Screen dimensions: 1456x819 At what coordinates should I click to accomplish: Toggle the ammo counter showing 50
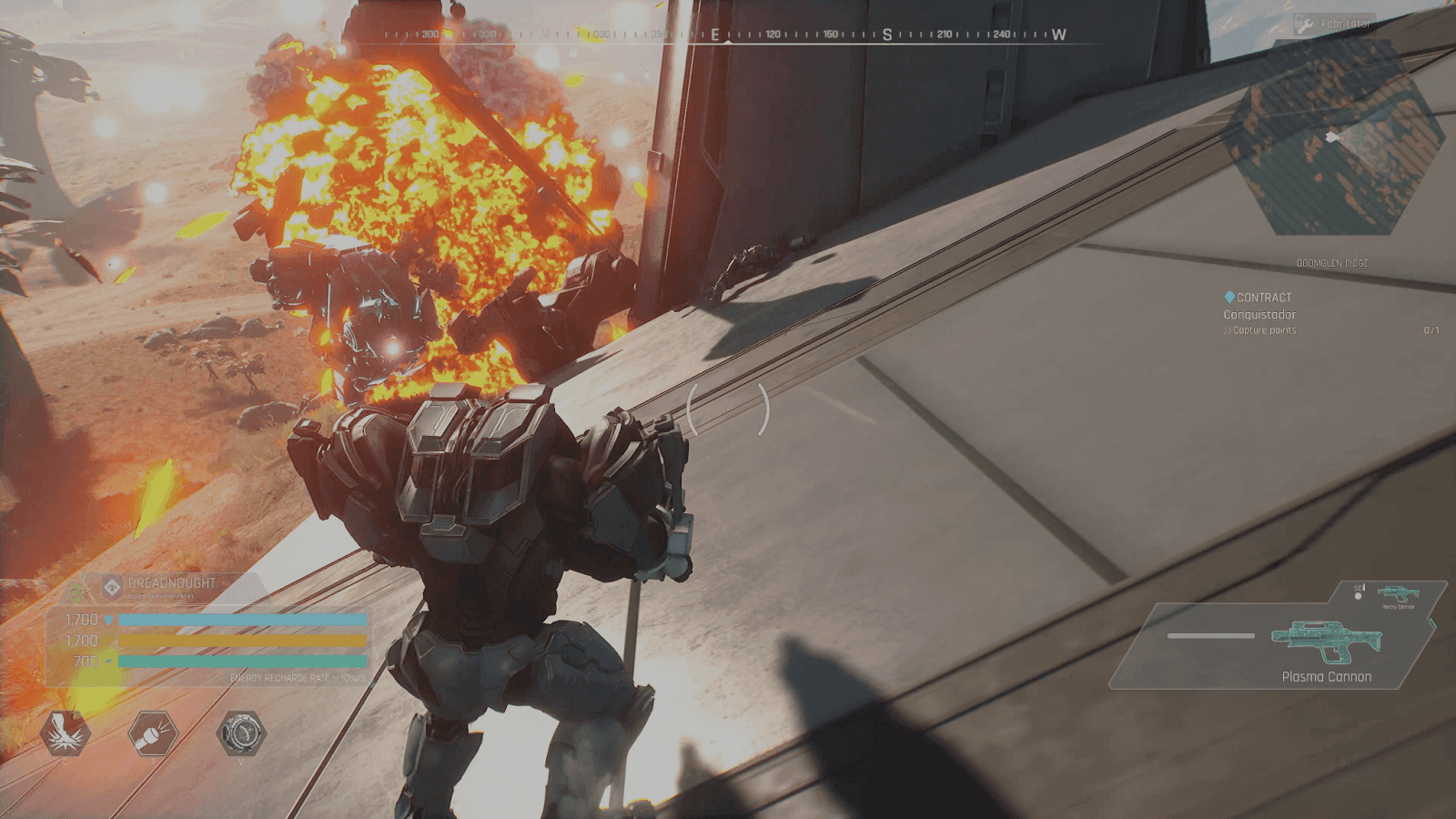[x=1359, y=588]
